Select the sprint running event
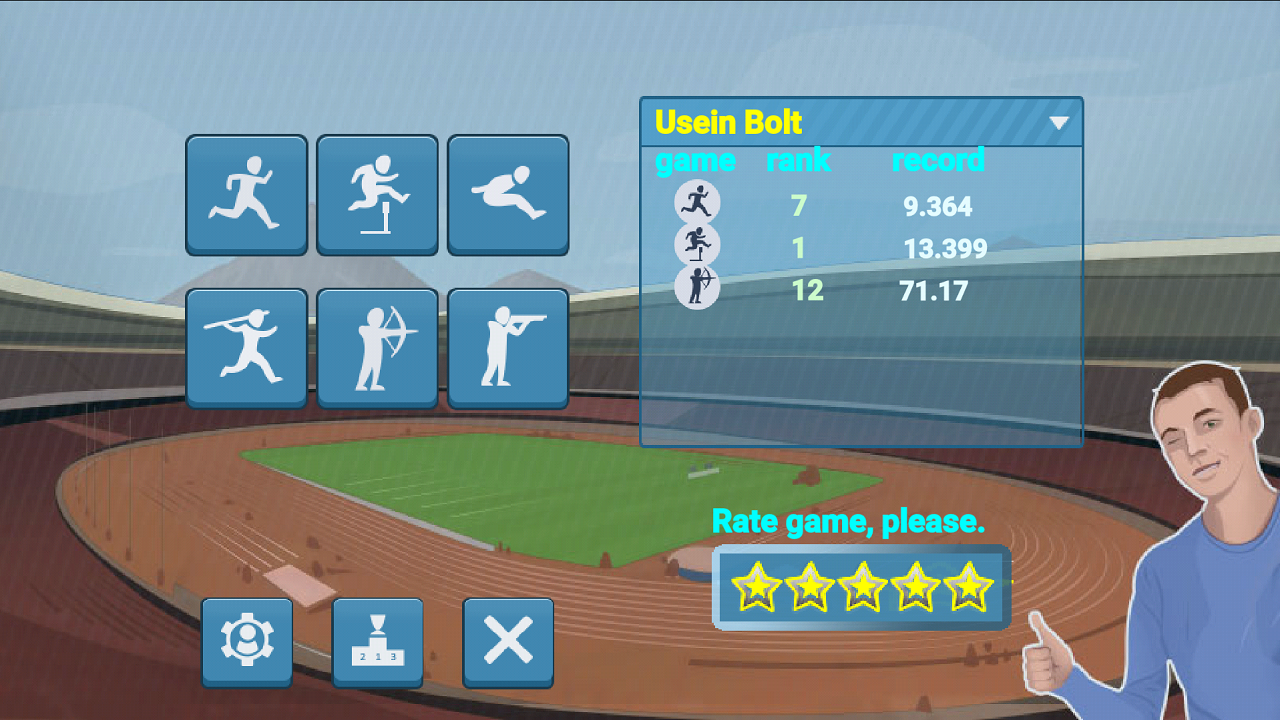Viewport: 1280px width, 720px height. (x=246, y=194)
